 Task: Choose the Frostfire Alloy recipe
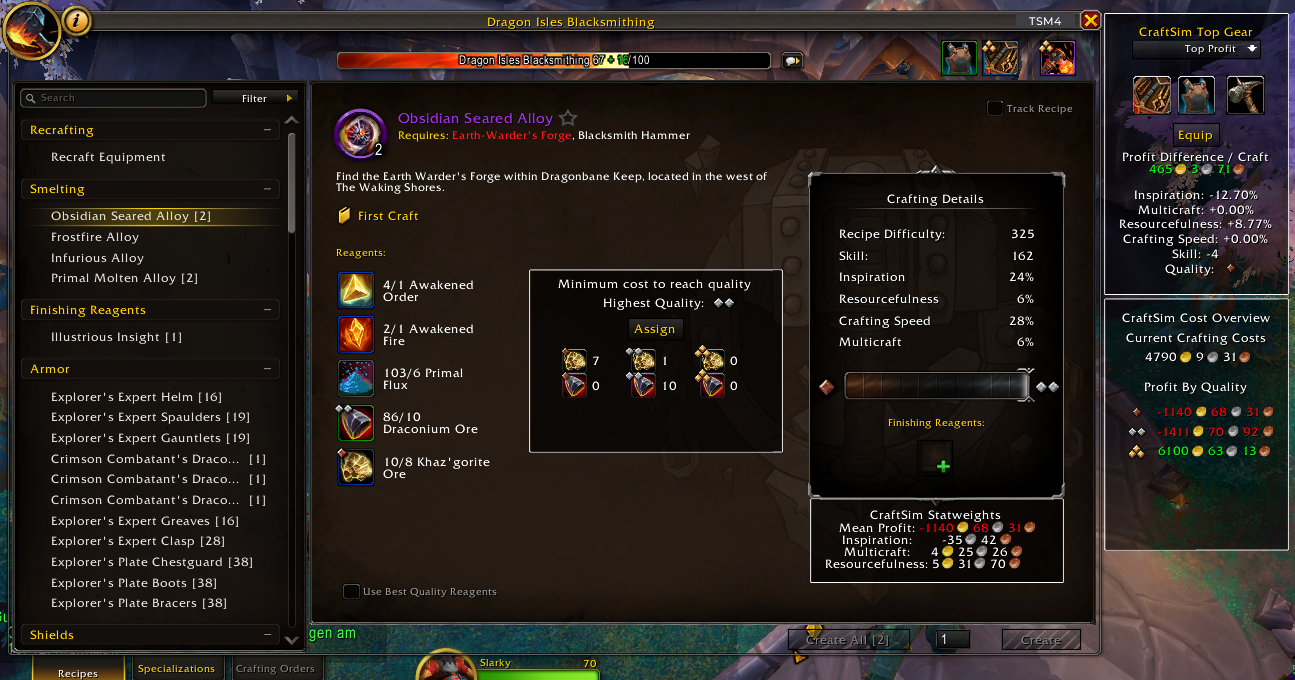point(95,237)
